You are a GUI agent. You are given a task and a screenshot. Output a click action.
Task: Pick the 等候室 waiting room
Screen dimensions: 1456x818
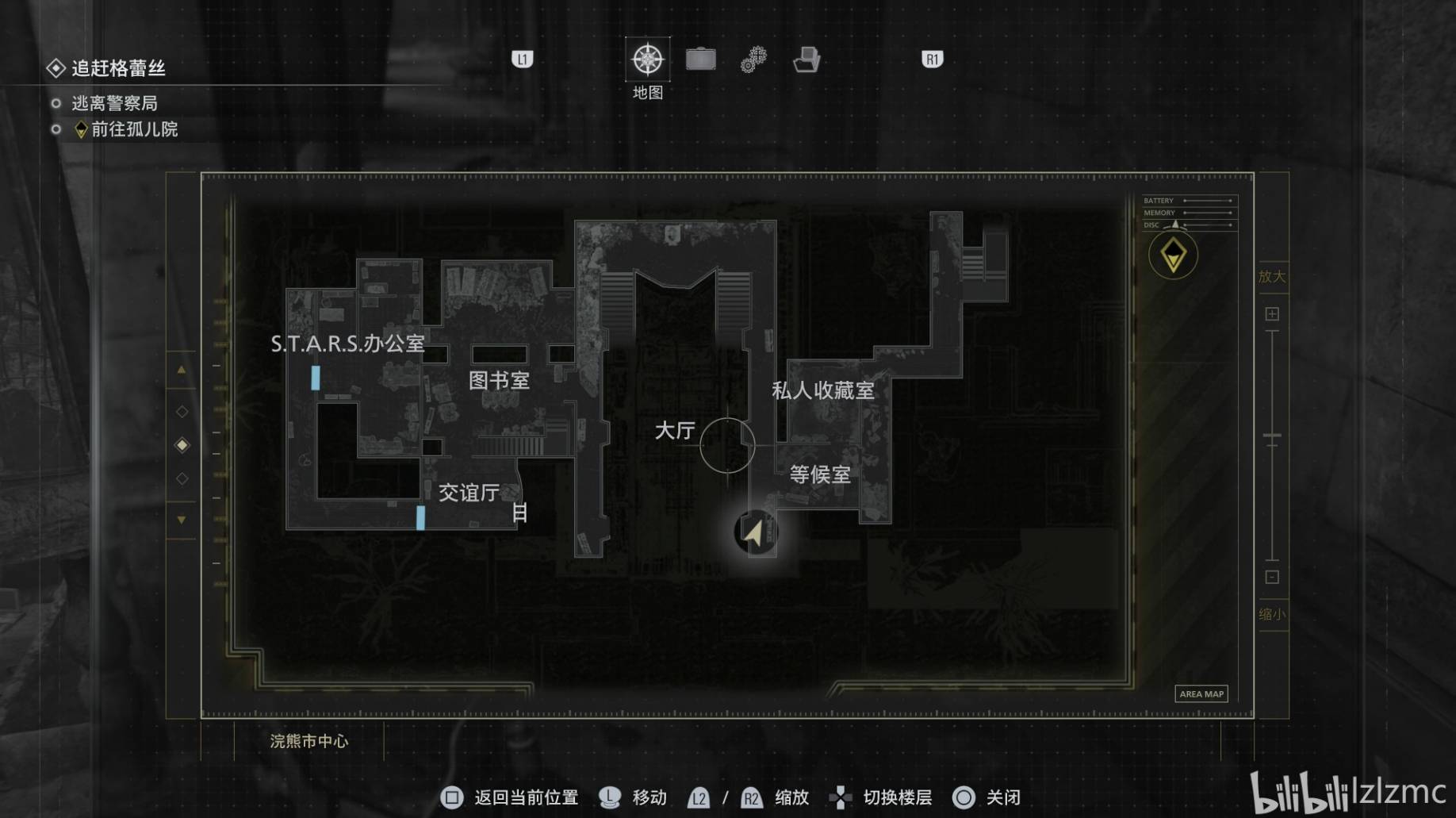click(x=820, y=474)
